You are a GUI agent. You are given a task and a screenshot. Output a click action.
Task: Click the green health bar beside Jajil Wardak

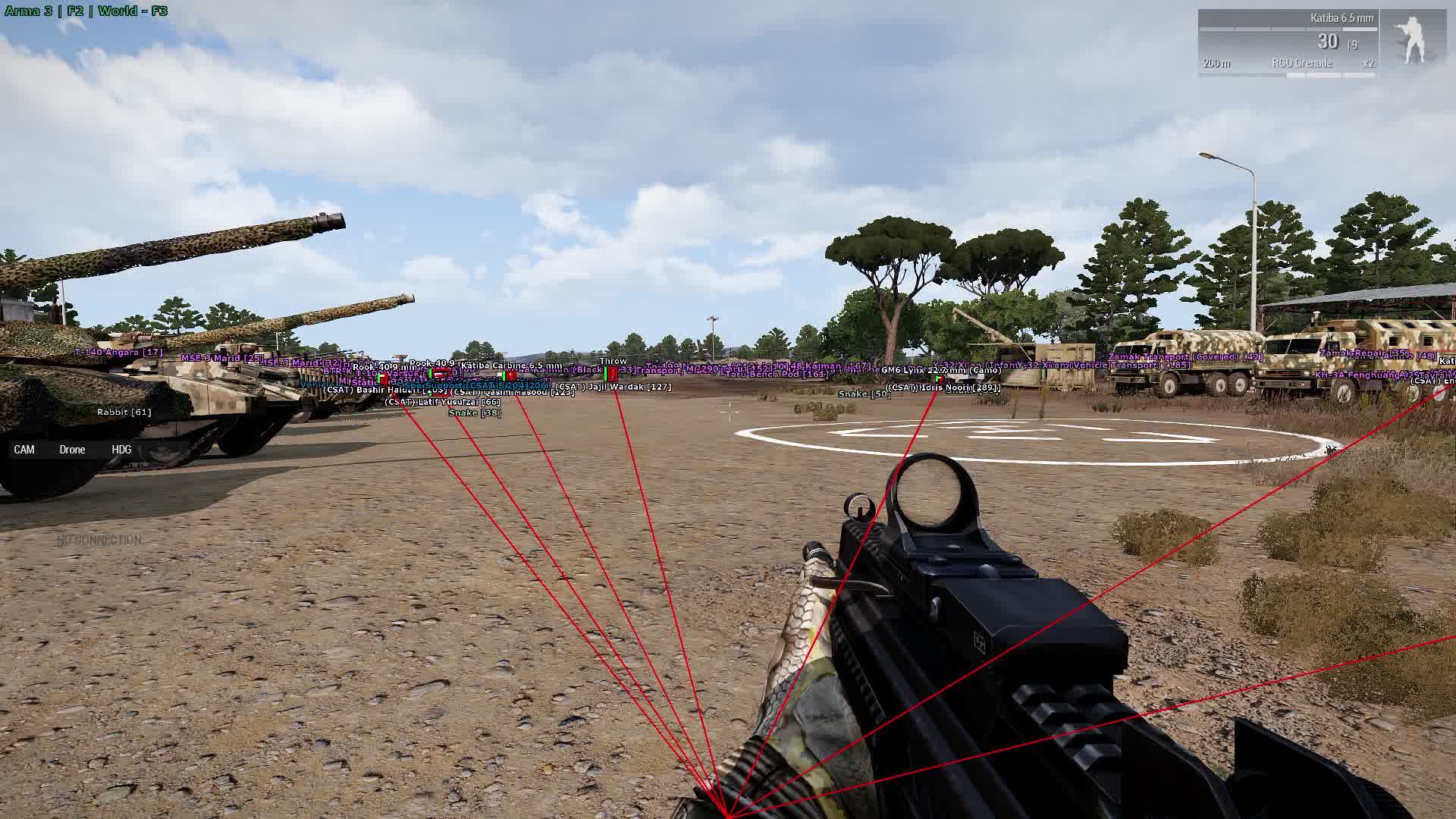[x=605, y=374]
